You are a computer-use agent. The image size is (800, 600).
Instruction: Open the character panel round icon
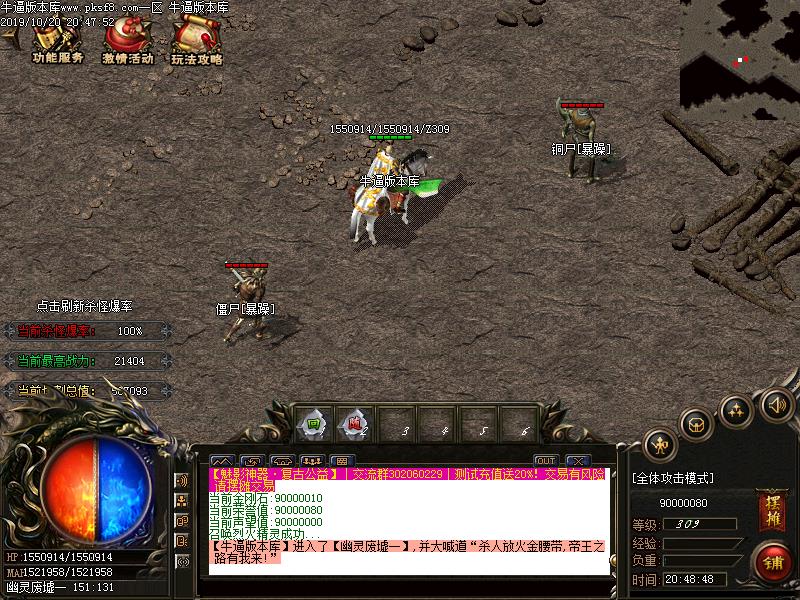[659, 443]
